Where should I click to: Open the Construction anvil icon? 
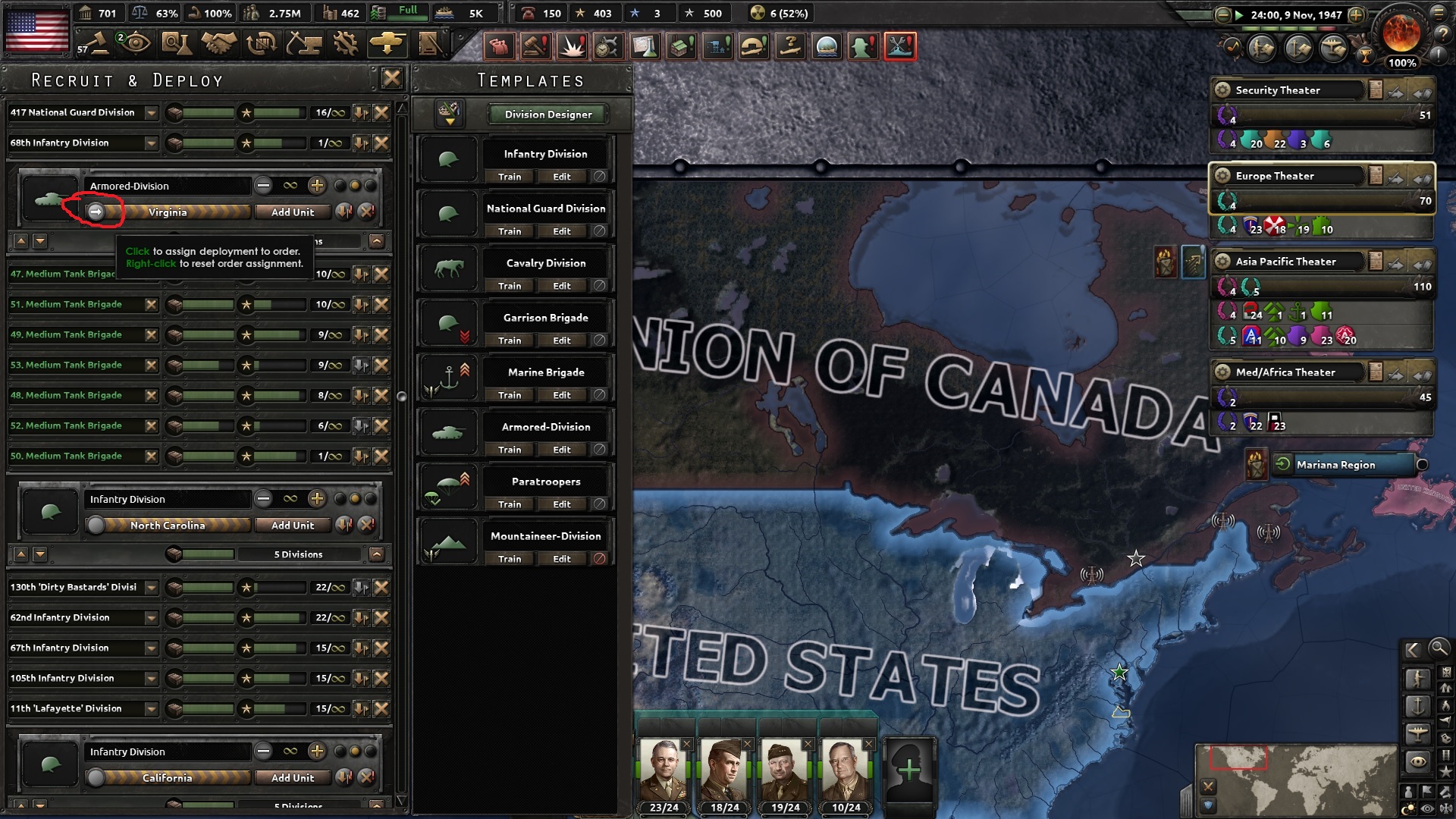tap(303, 44)
